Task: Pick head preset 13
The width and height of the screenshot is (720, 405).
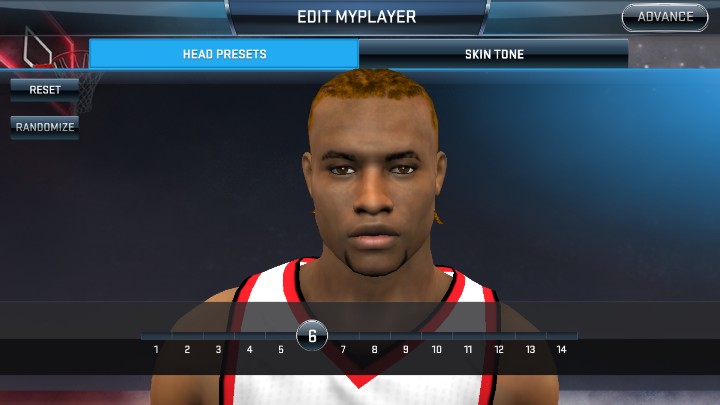Action: (530, 349)
